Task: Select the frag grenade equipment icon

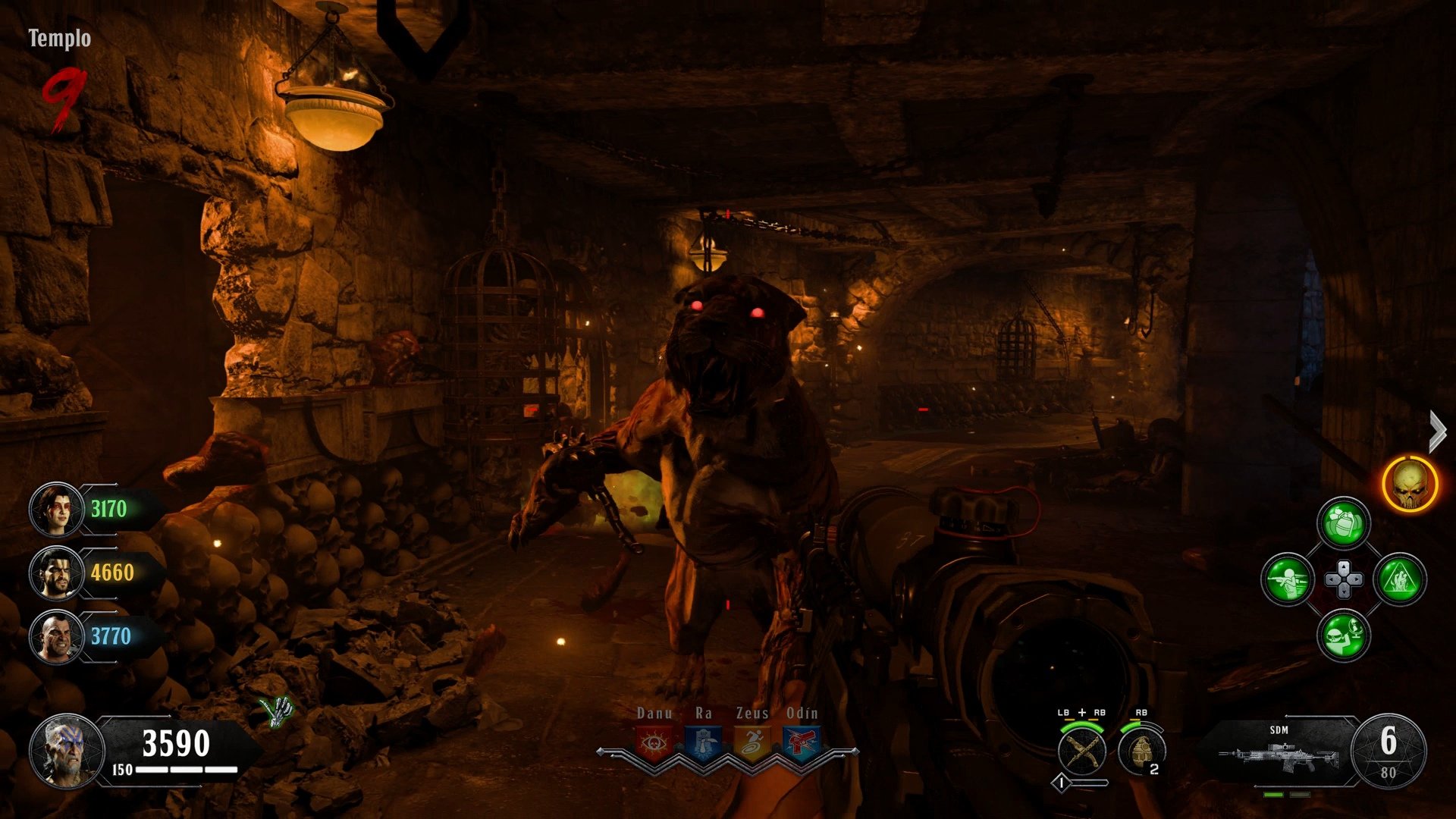Action: tap(1141, 751)
